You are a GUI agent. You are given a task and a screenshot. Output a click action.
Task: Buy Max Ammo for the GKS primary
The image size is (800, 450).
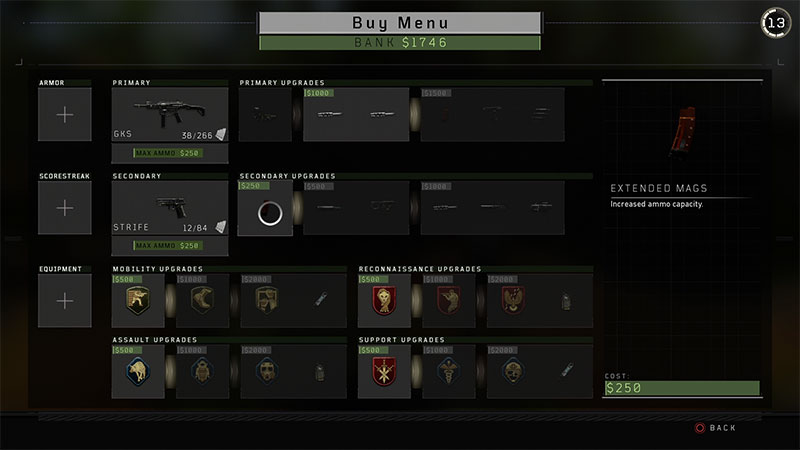170,153
